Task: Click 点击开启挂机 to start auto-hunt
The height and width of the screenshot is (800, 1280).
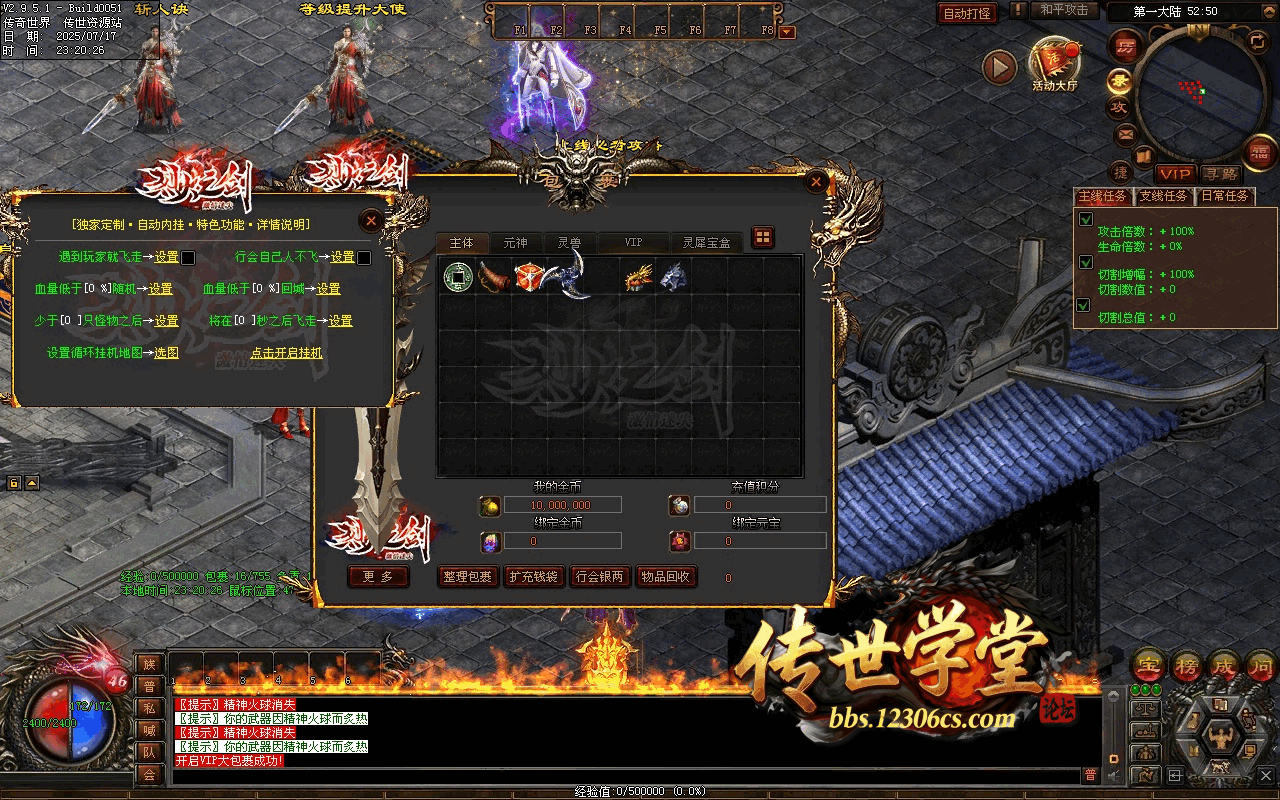Action: click(x=286, y=353)
